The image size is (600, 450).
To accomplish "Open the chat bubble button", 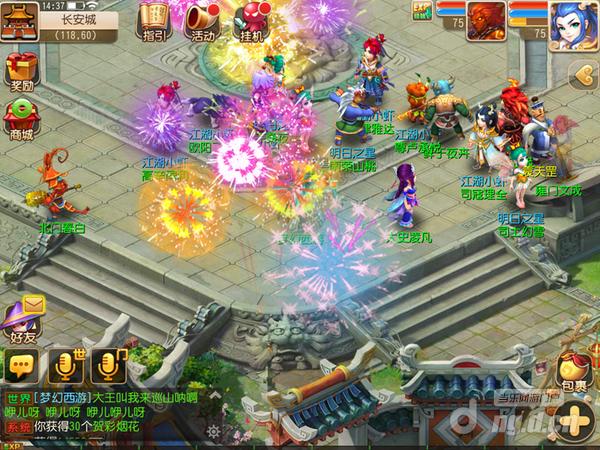I will tap(18, 367).
